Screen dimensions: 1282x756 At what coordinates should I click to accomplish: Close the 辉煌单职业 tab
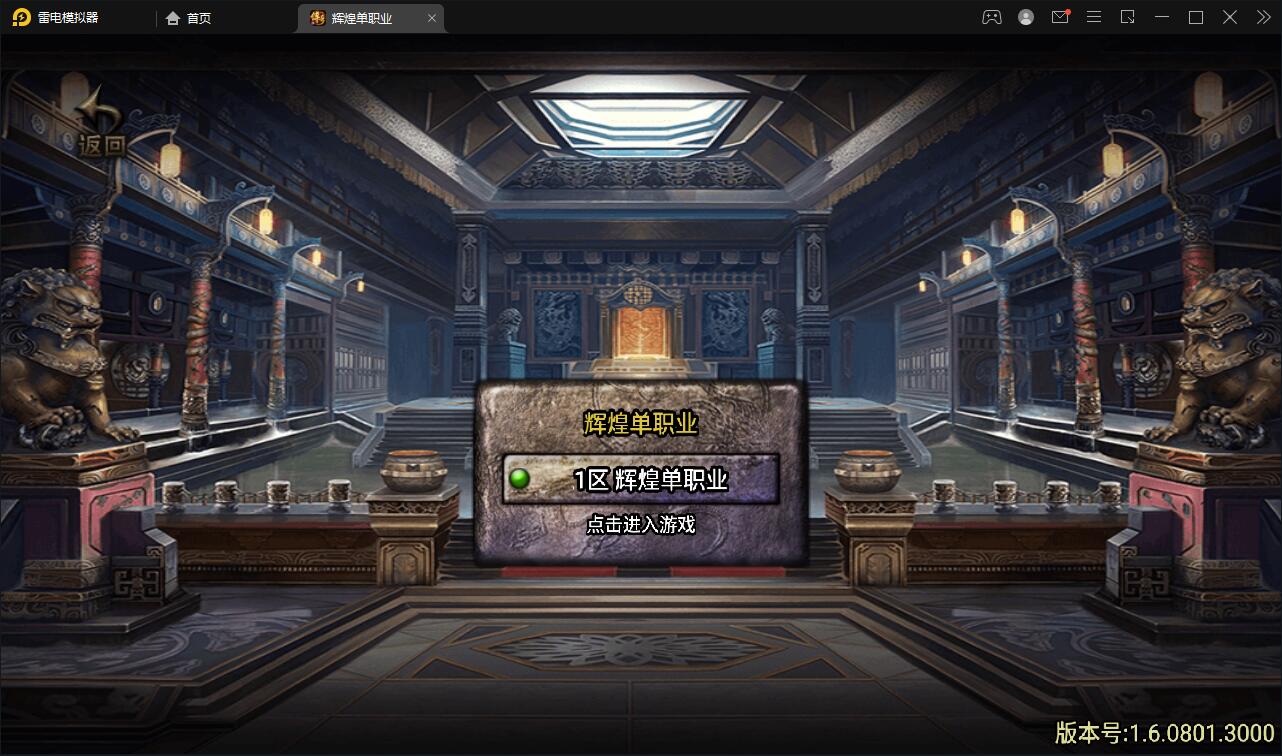[431, 17]
